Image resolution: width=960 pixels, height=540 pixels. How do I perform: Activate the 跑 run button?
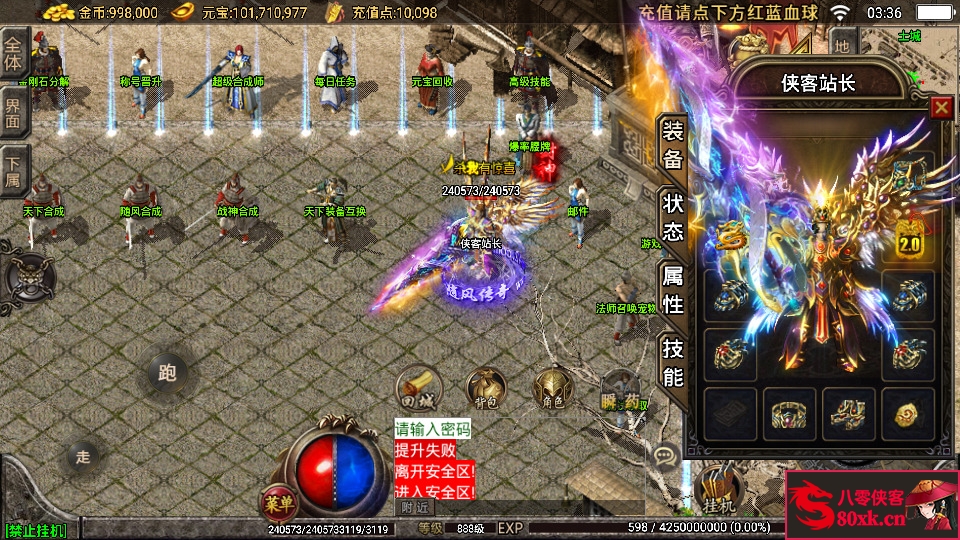point(167,373)
